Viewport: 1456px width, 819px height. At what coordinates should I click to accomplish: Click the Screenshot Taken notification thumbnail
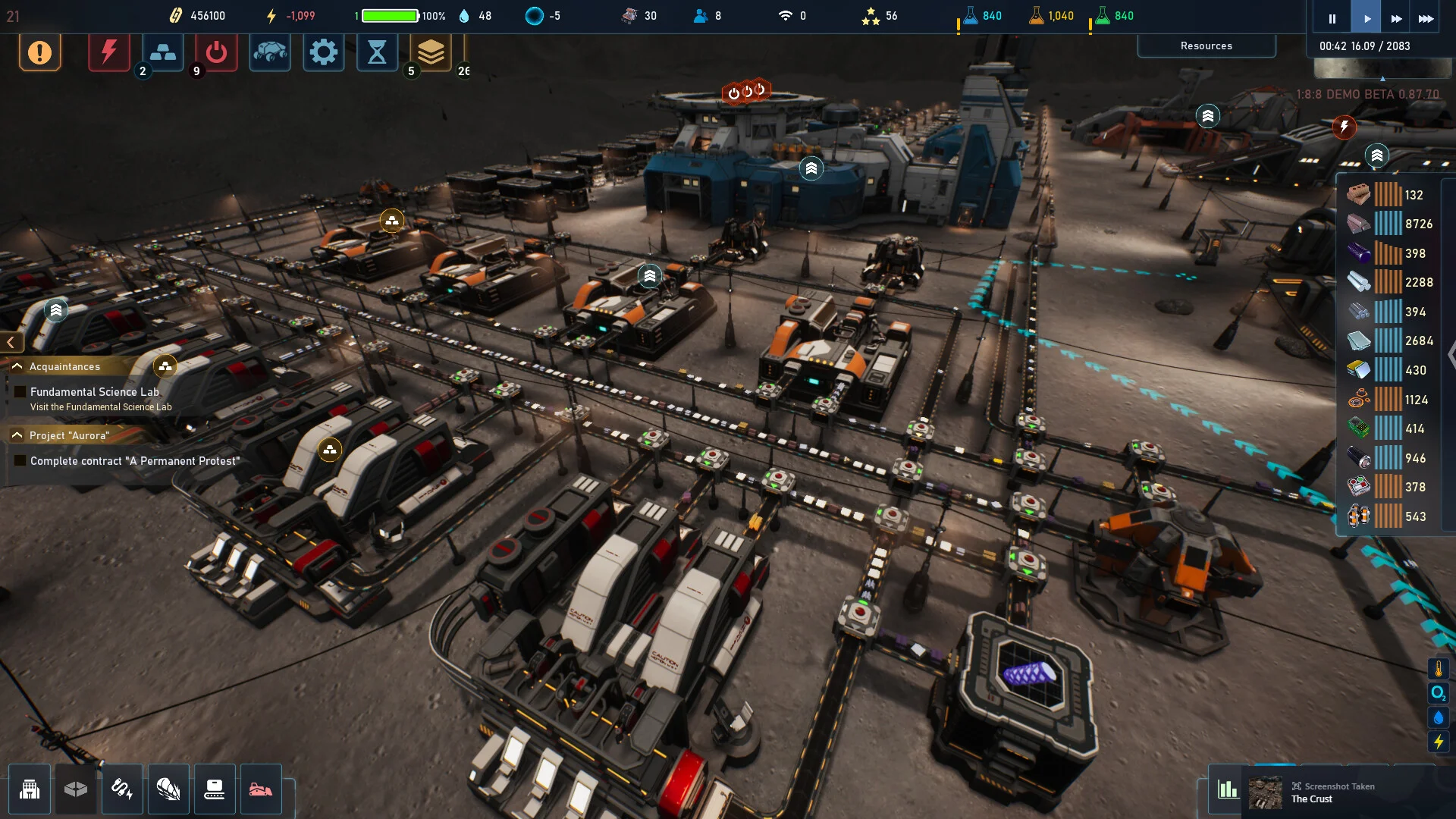(1265, 792)
